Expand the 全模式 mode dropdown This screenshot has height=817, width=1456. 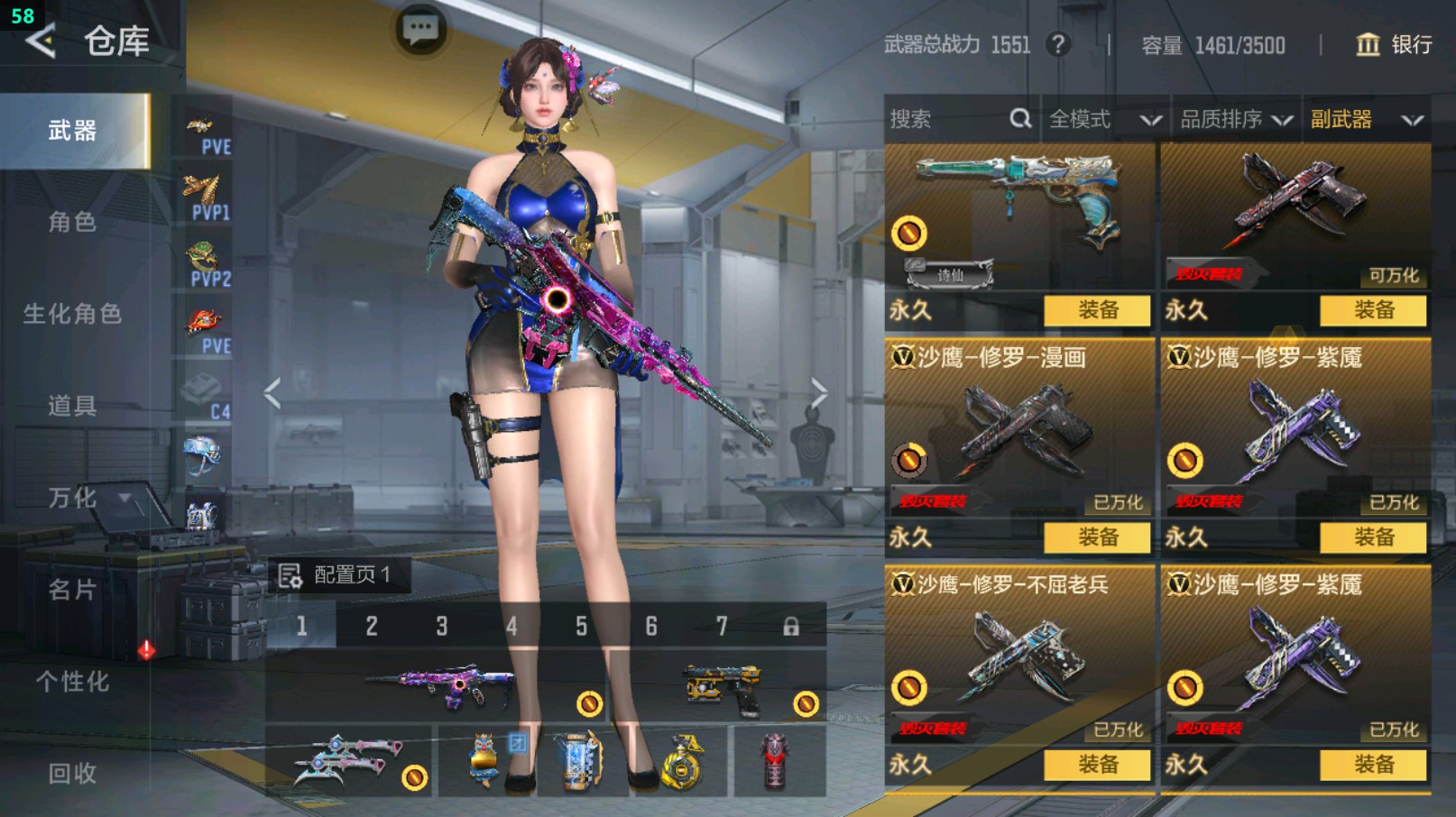click(1104, 119)
